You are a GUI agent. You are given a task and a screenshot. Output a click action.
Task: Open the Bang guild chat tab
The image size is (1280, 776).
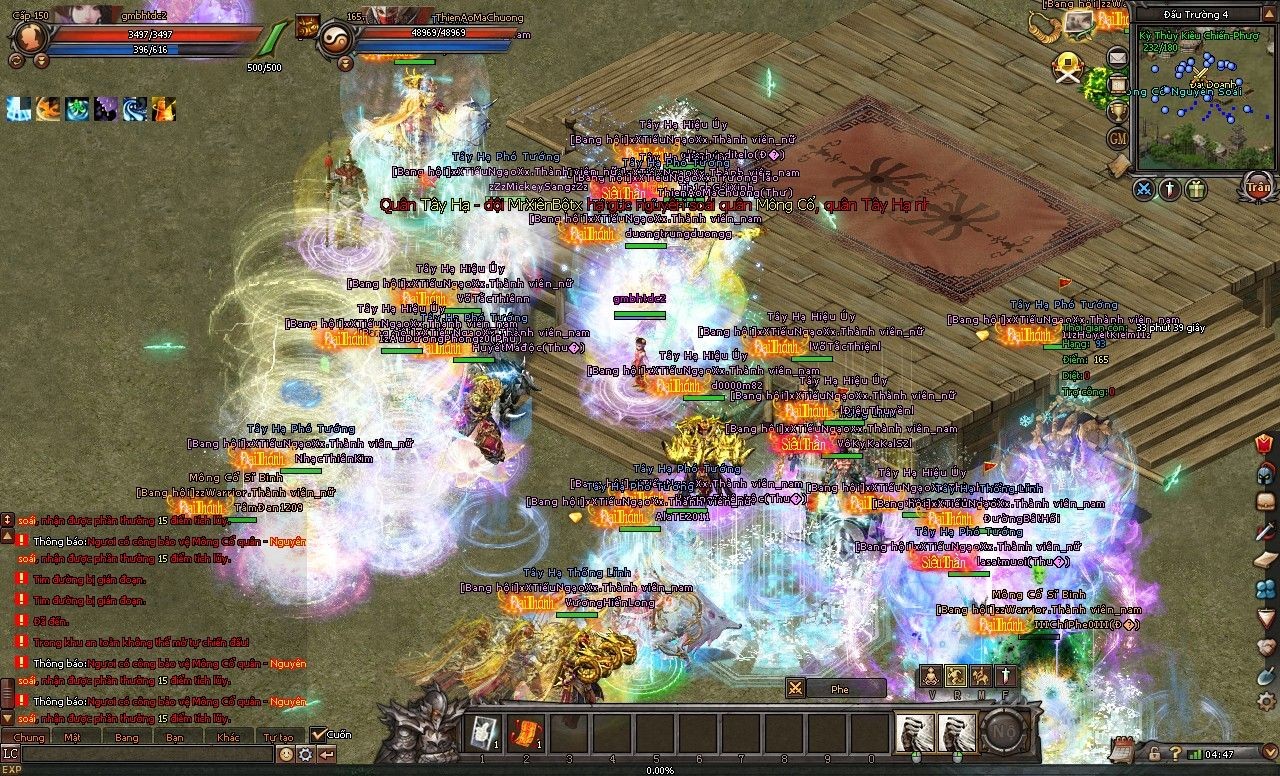tap(127, 736)
